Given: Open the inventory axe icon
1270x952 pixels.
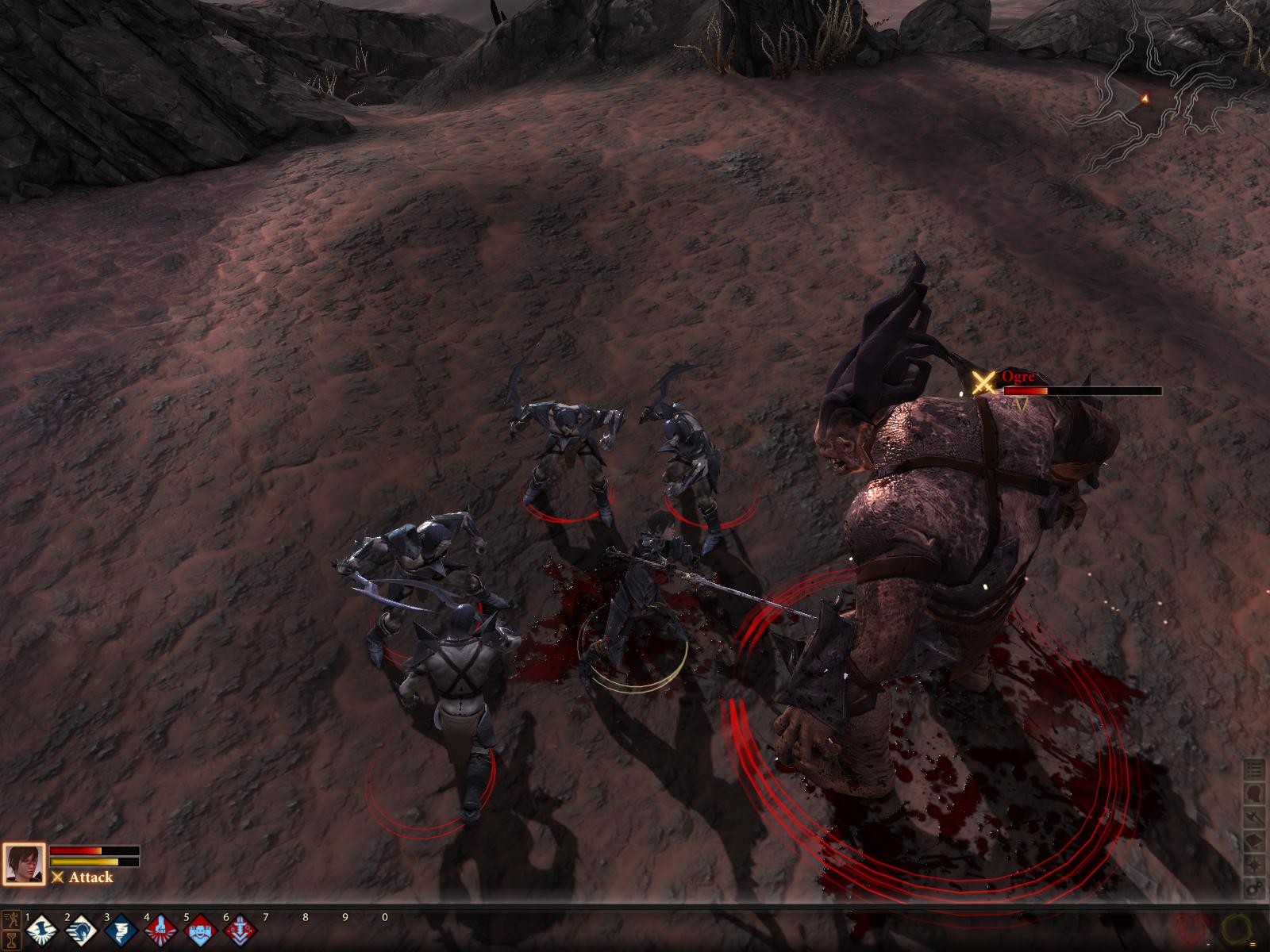Looking at the screenshot, I should point(1254,817).
